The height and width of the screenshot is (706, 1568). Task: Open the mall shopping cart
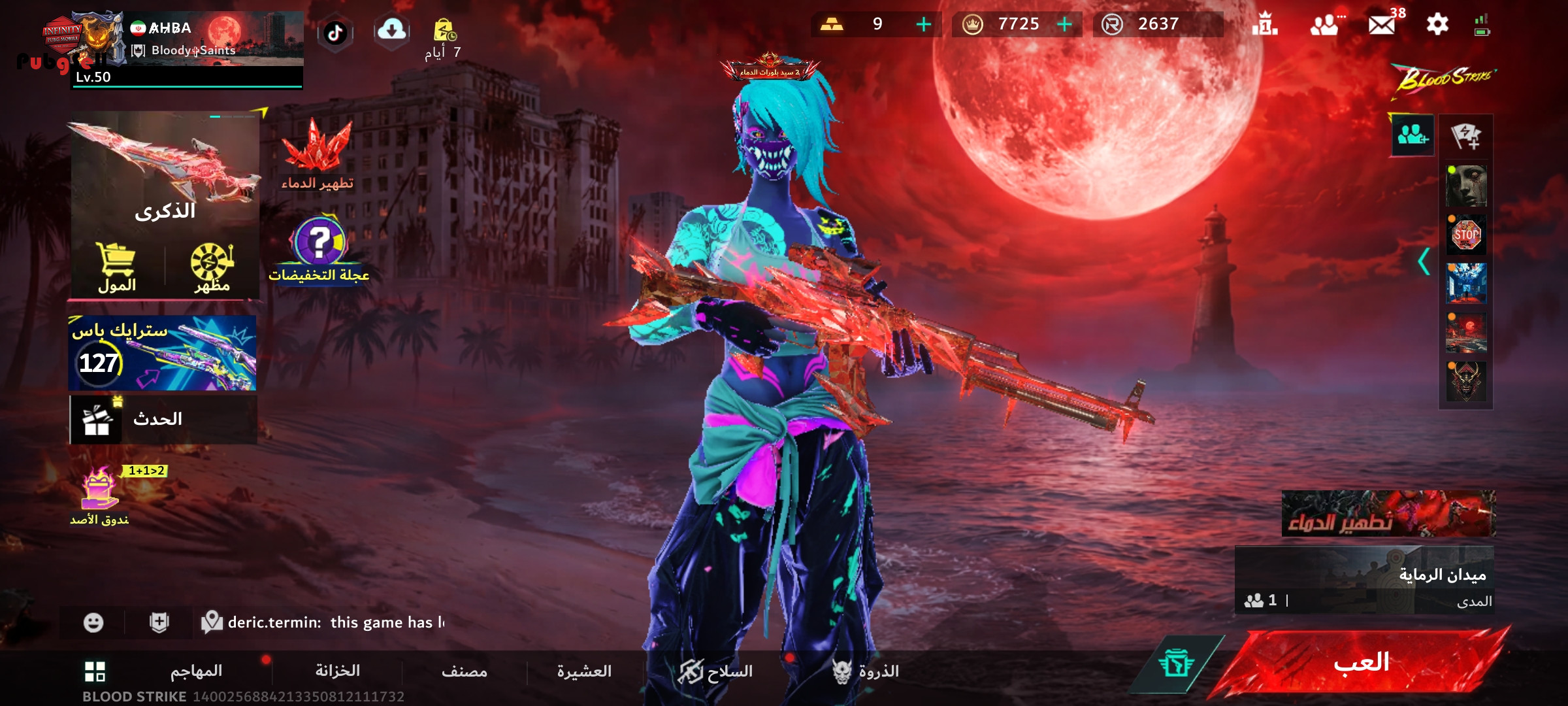[117, 268]
